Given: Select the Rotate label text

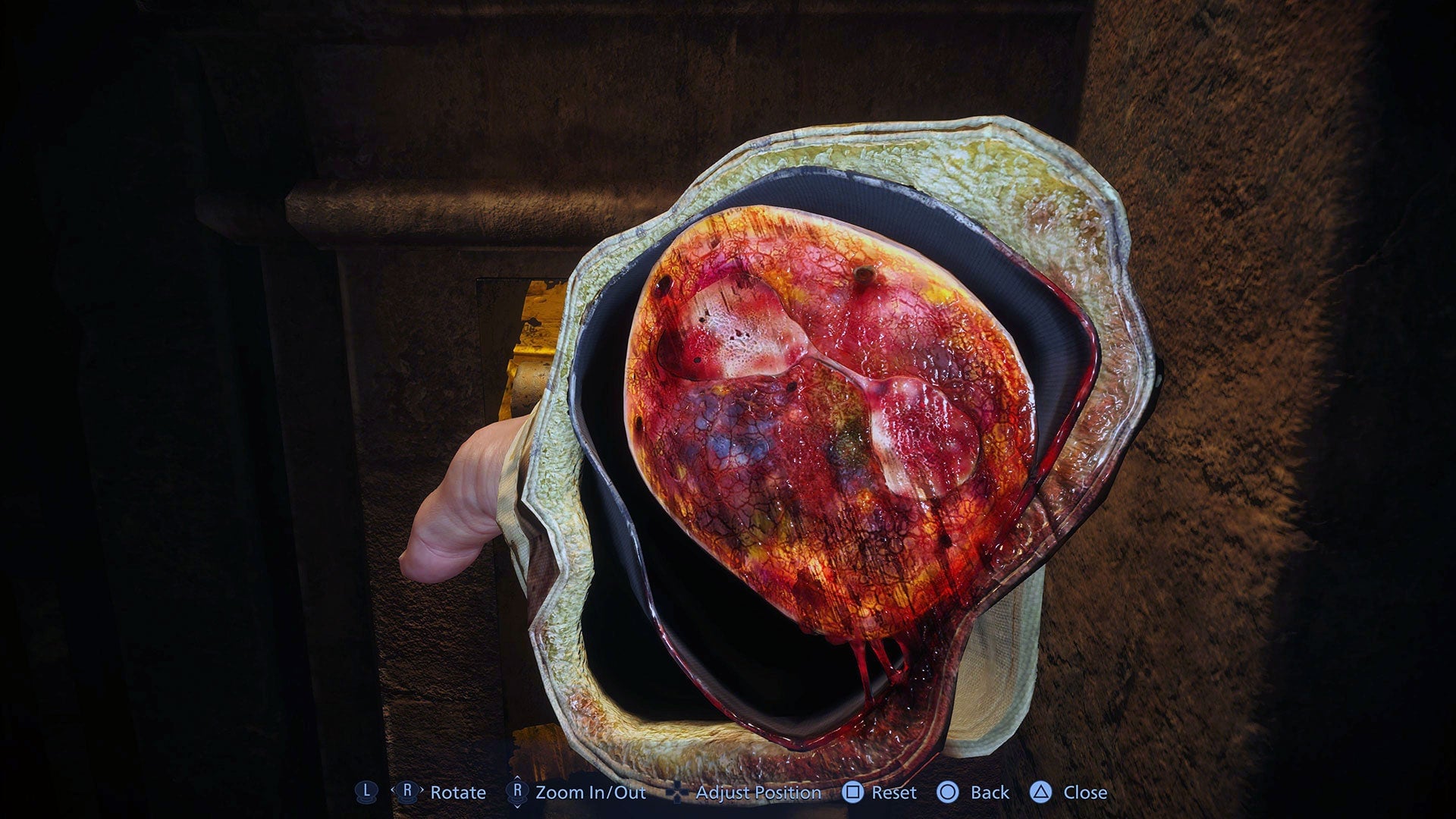Looking at the screenshot, I should pyautogui.click(x=457, y=792).
